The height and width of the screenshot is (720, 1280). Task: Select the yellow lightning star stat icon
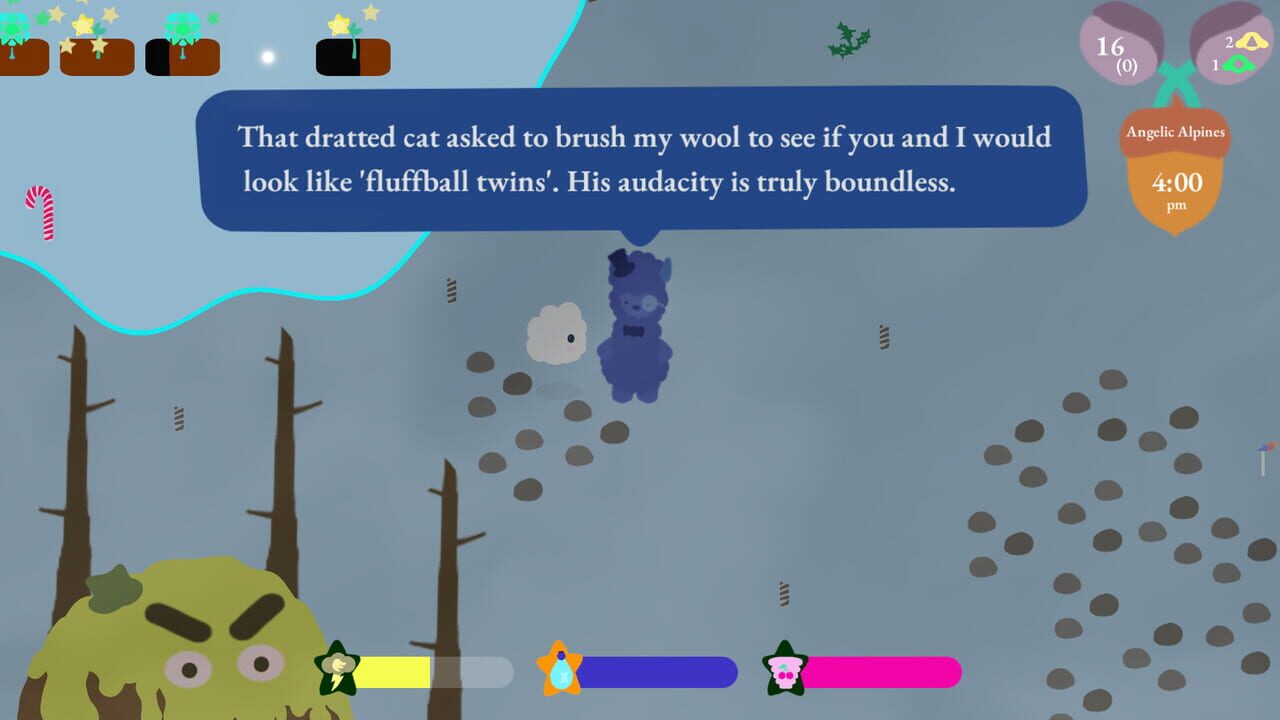(x=337, y=671)
